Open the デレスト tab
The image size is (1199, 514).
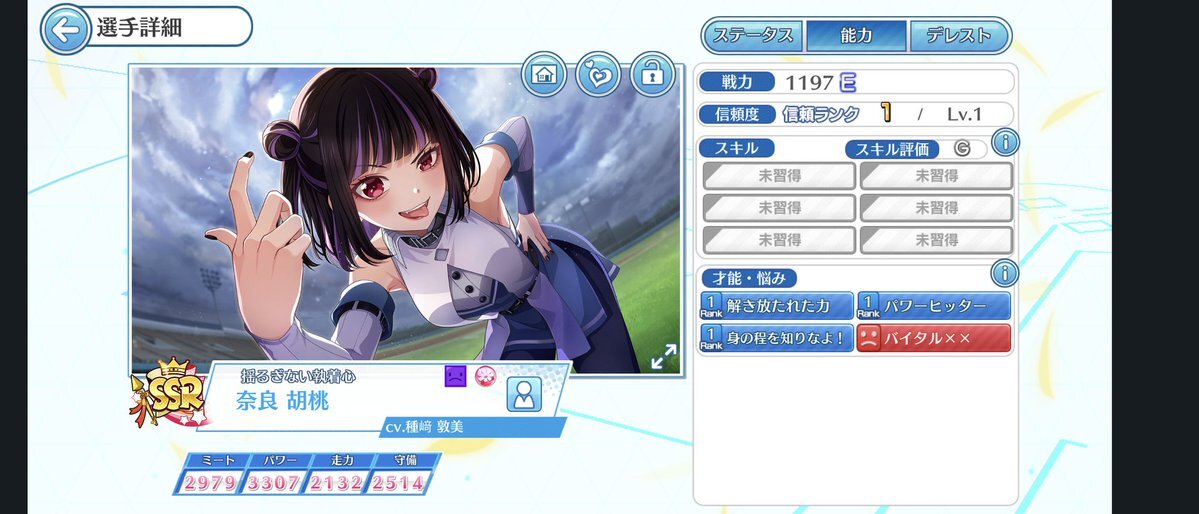point(957,36)
